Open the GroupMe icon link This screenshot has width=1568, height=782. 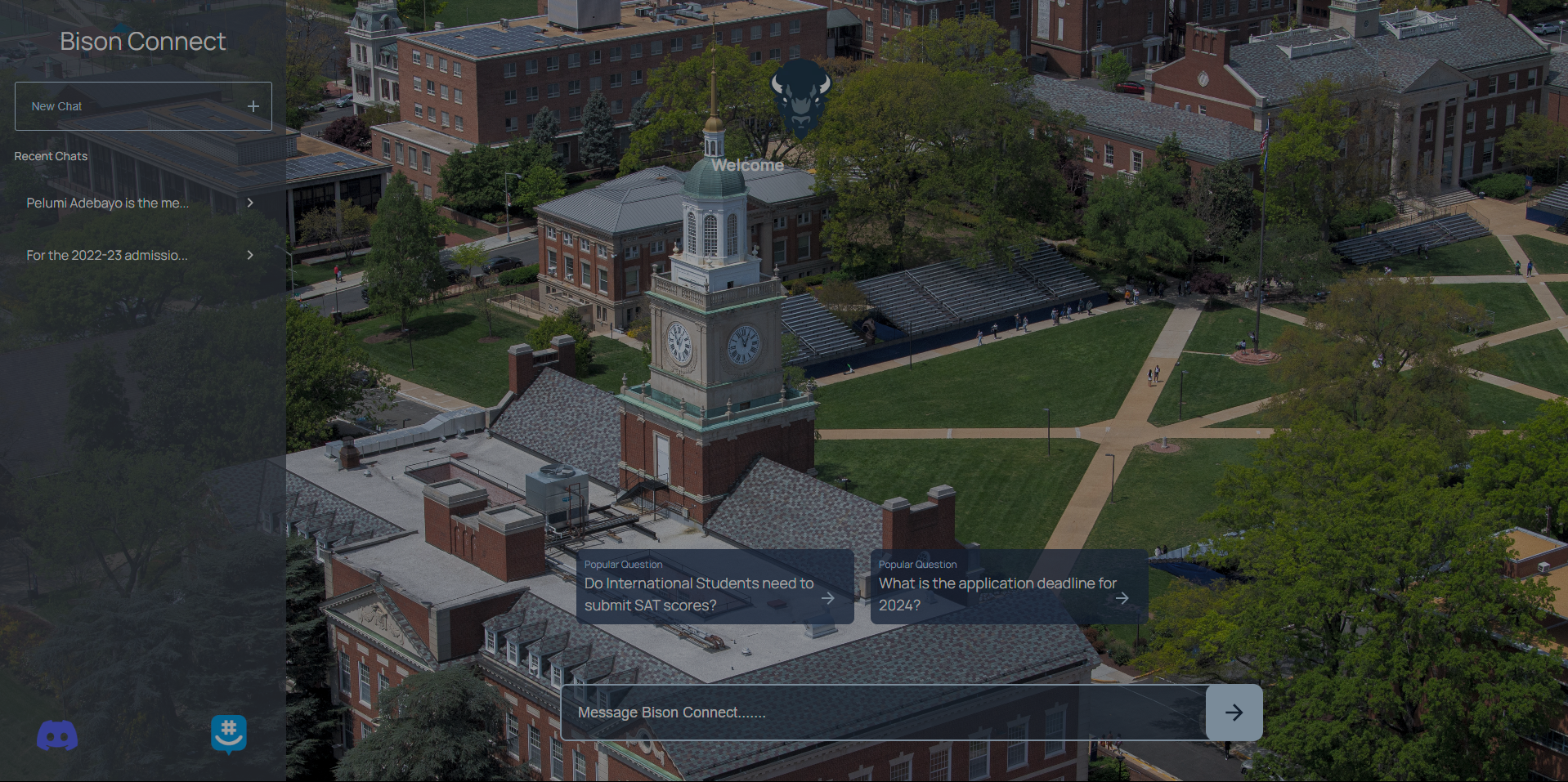point(229,734)
